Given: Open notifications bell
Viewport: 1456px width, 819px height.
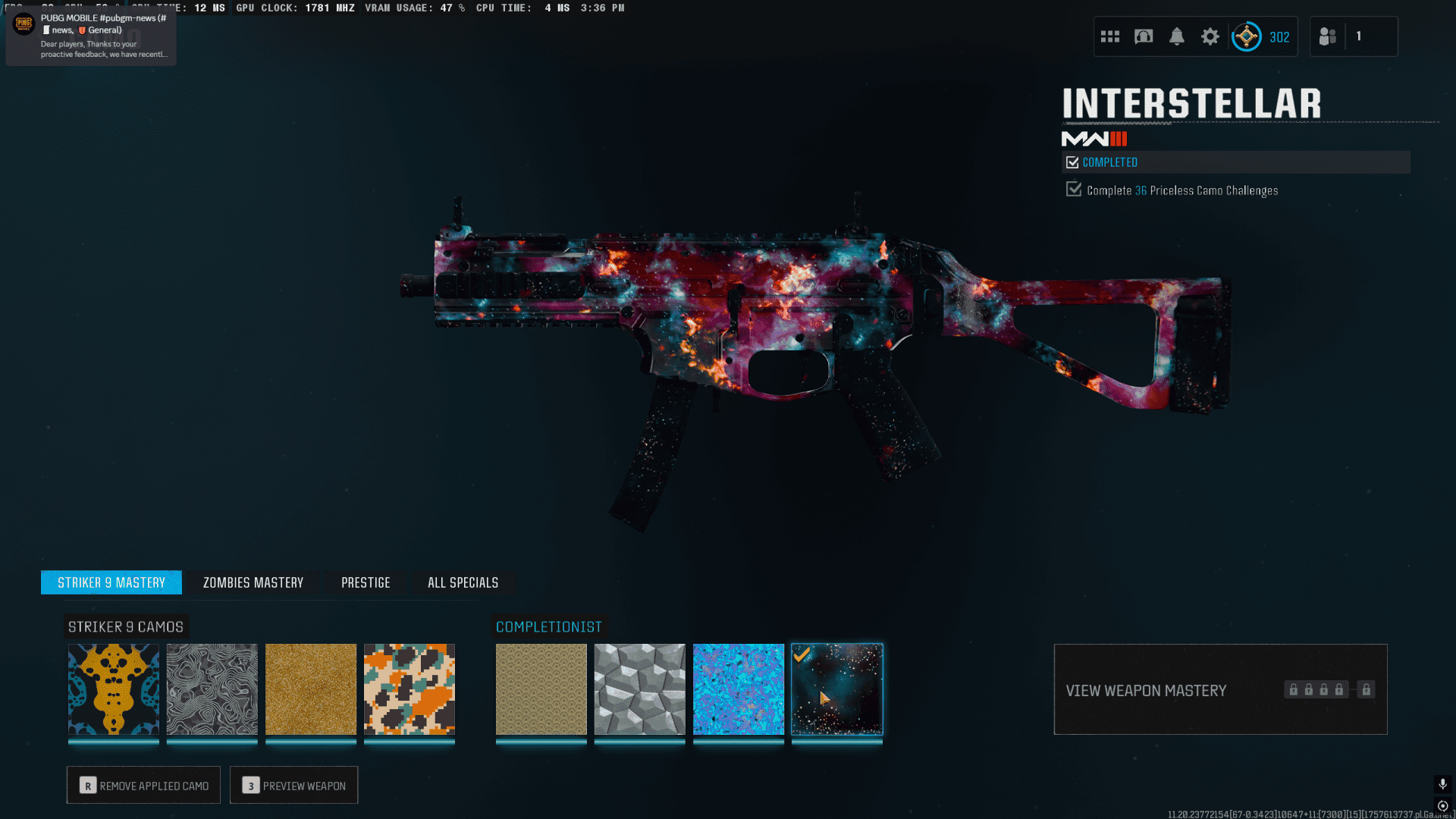Looking at the screenshot, I should (x=1177, y=36).
